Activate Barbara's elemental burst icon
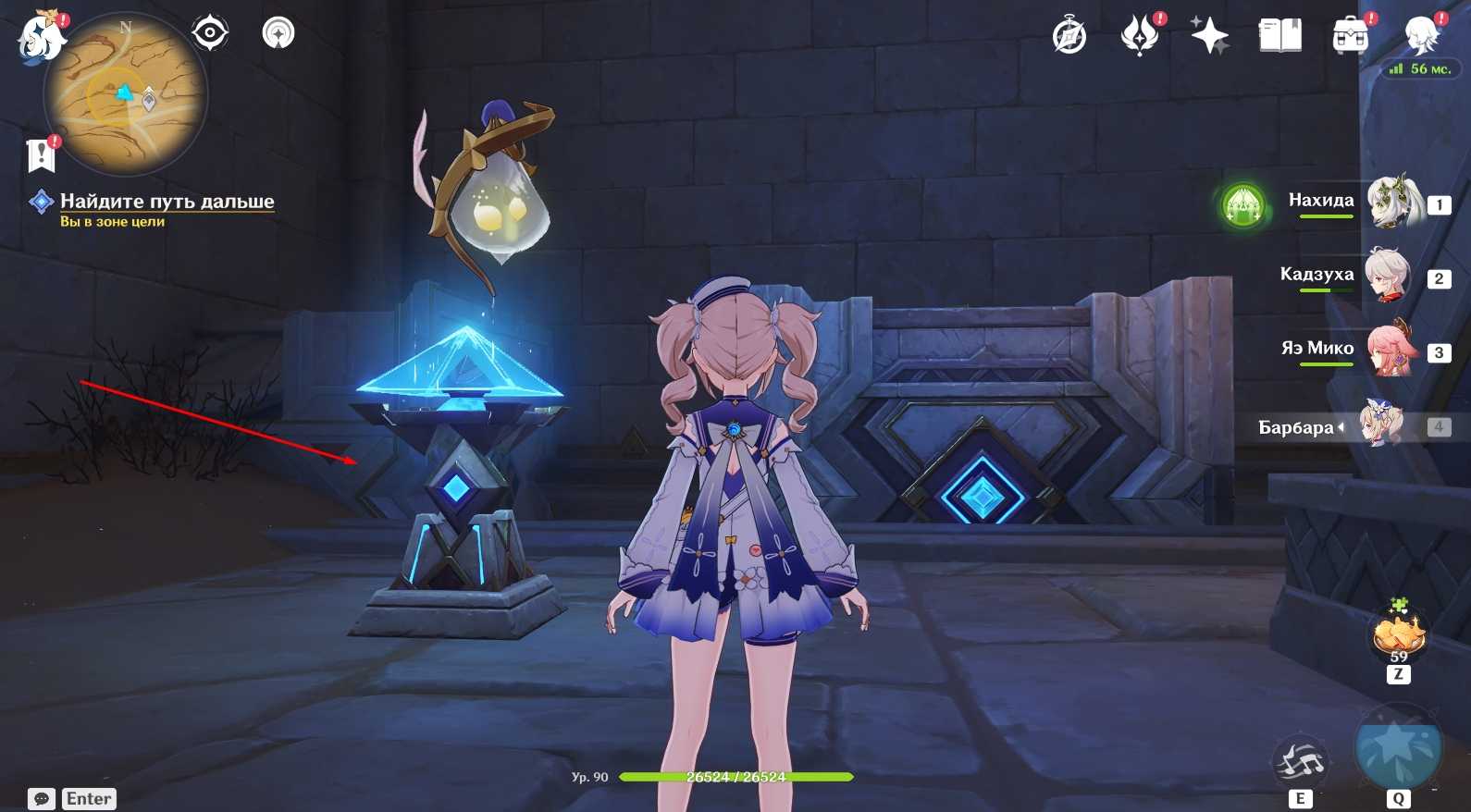Image resolution: width=1471 pixels, height=812 pixels. coord(1398,747)
